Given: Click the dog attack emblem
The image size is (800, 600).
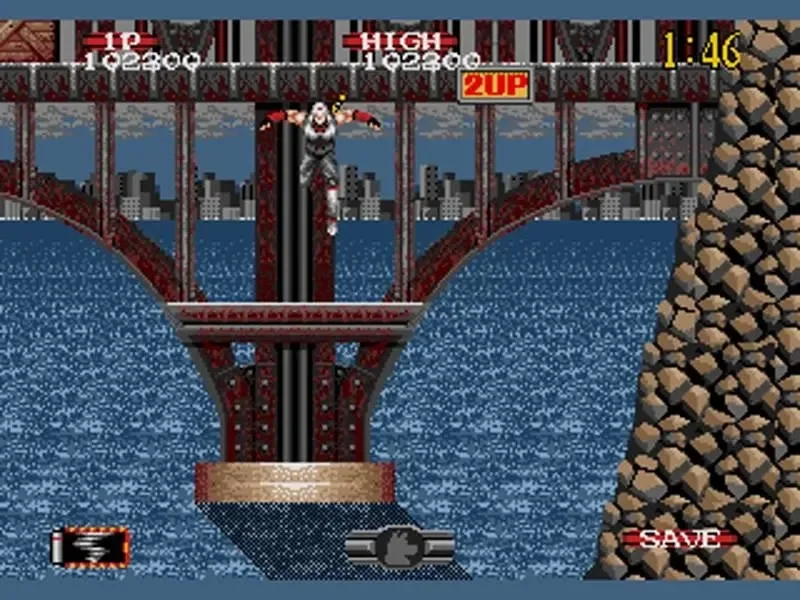Looking at the screenshot, I should [400, 545].
